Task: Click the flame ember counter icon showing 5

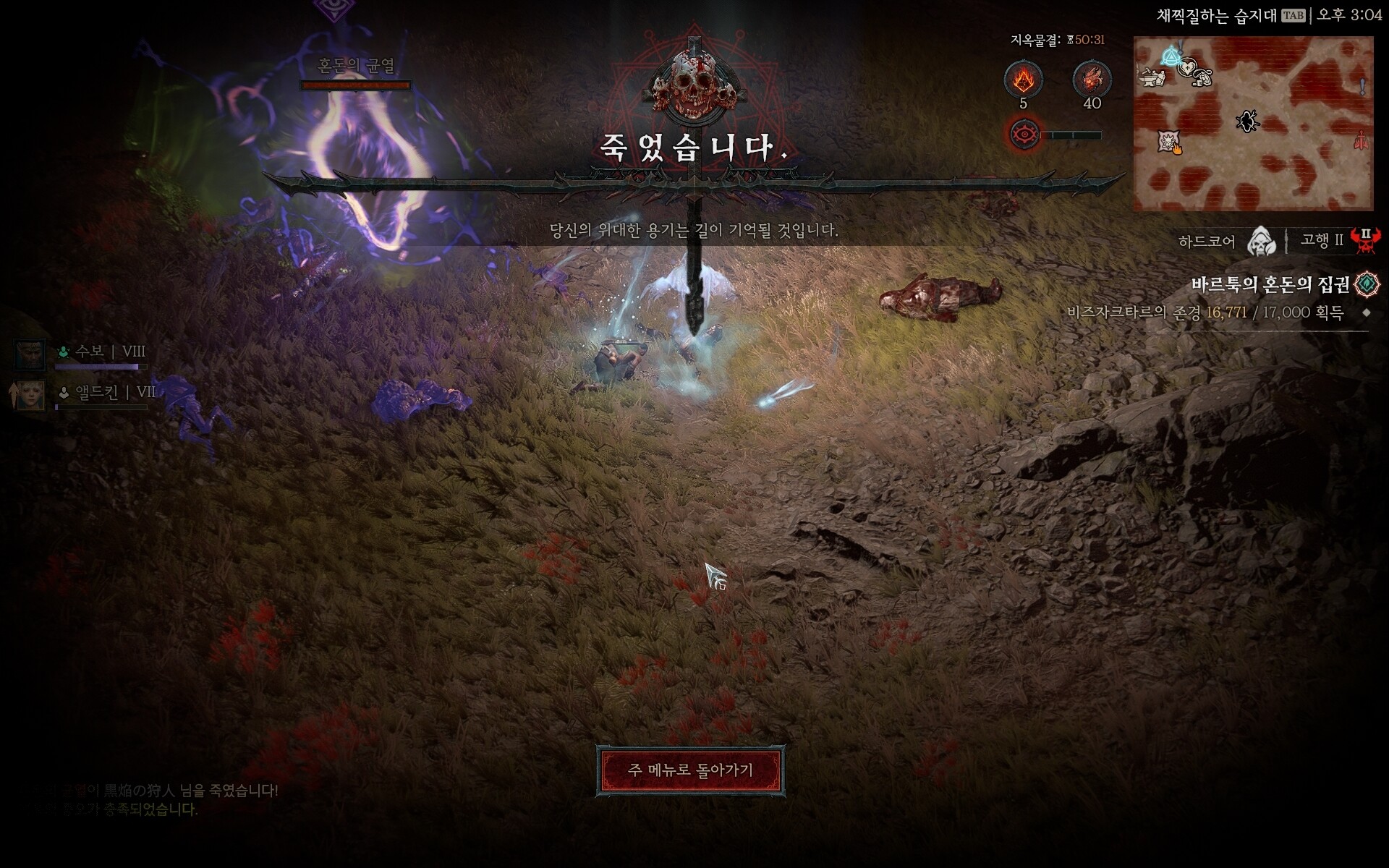Action: pos(1023,80)
